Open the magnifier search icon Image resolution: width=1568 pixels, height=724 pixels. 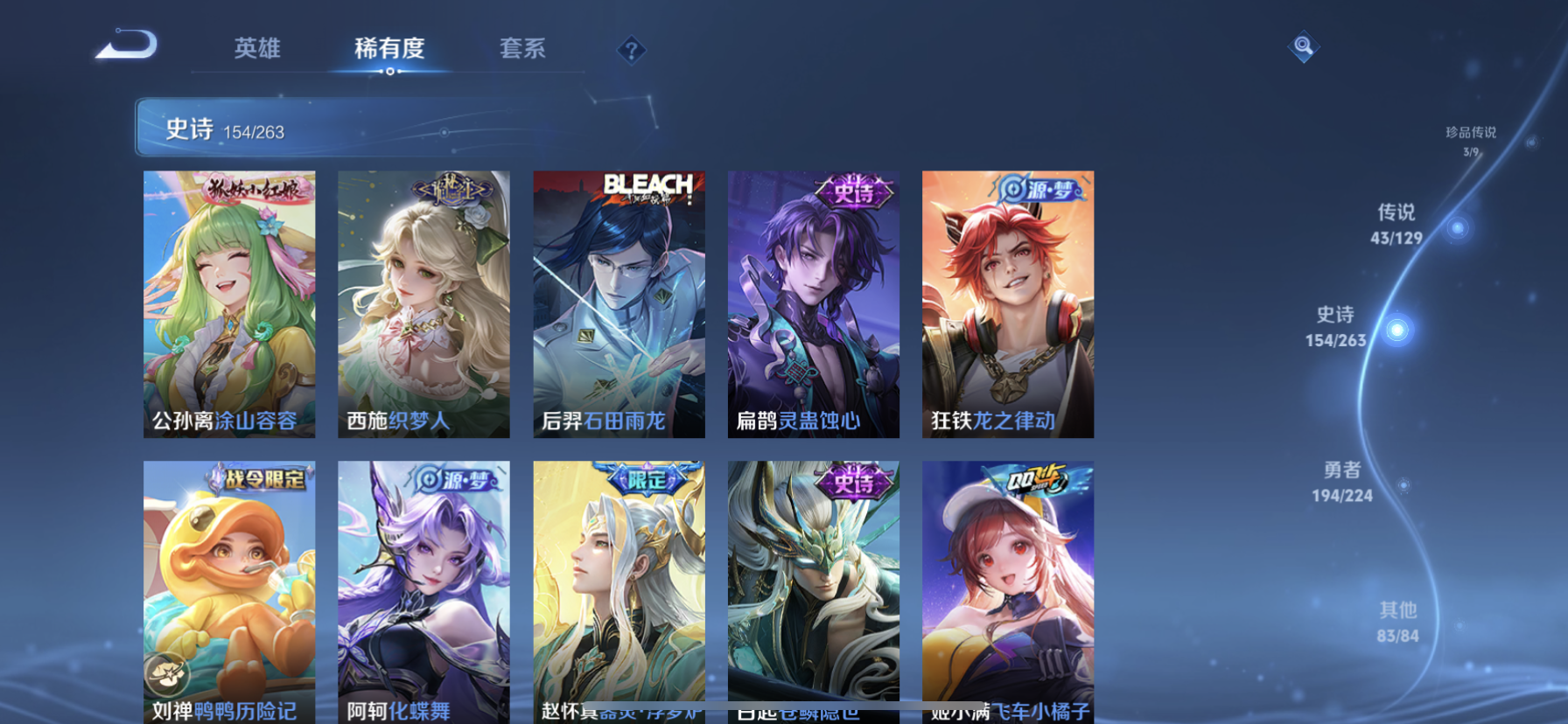tap(1303, 46)
